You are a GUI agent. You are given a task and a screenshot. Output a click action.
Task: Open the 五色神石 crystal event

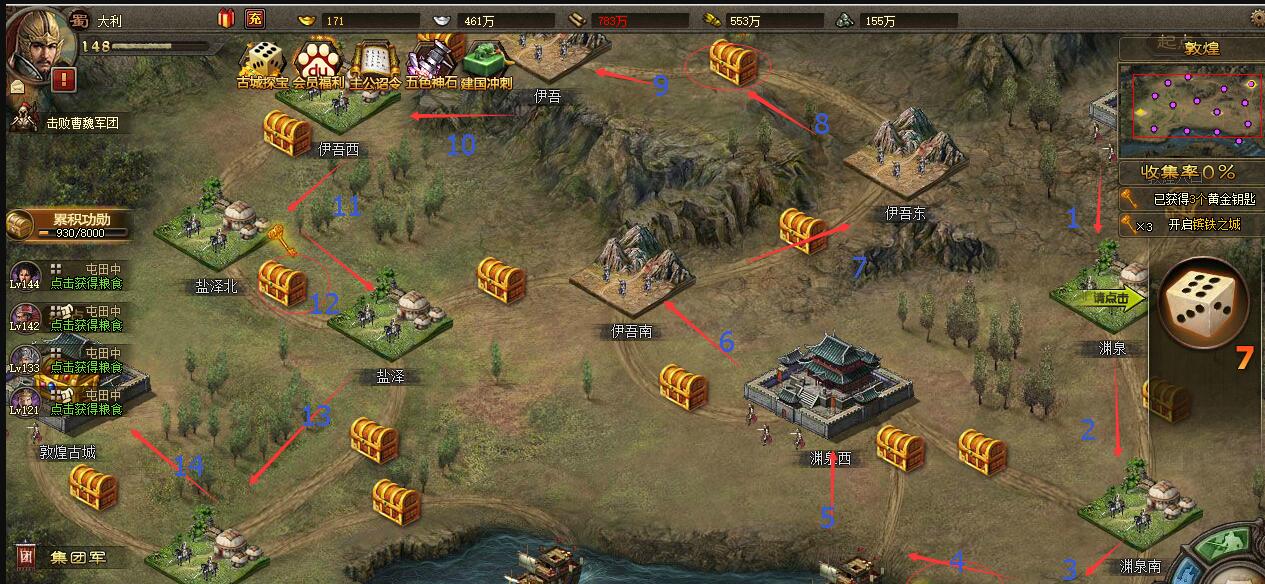pos(430,64)
